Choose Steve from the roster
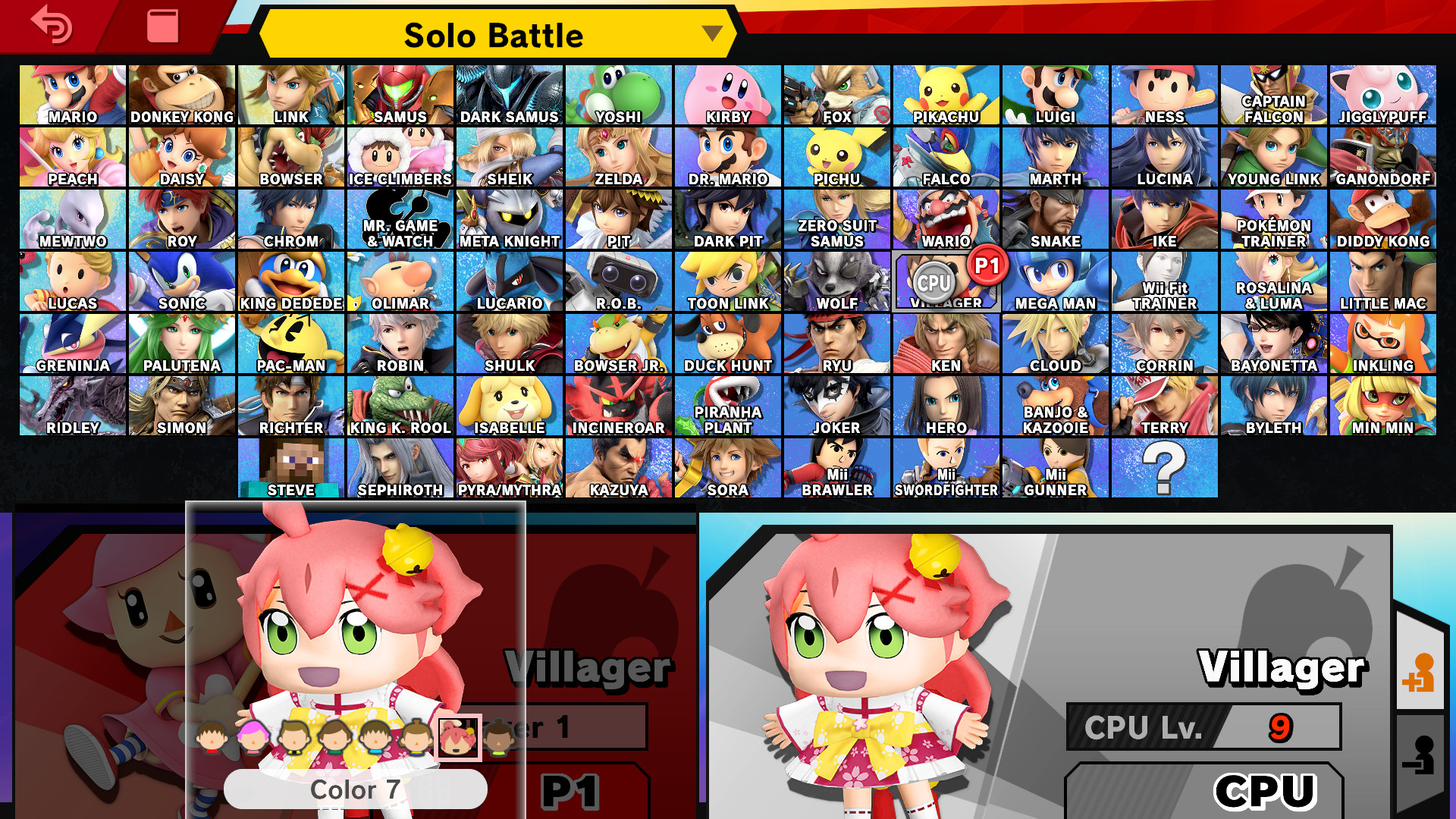Viewport: 1456px width, 819px height. [291, 466]
